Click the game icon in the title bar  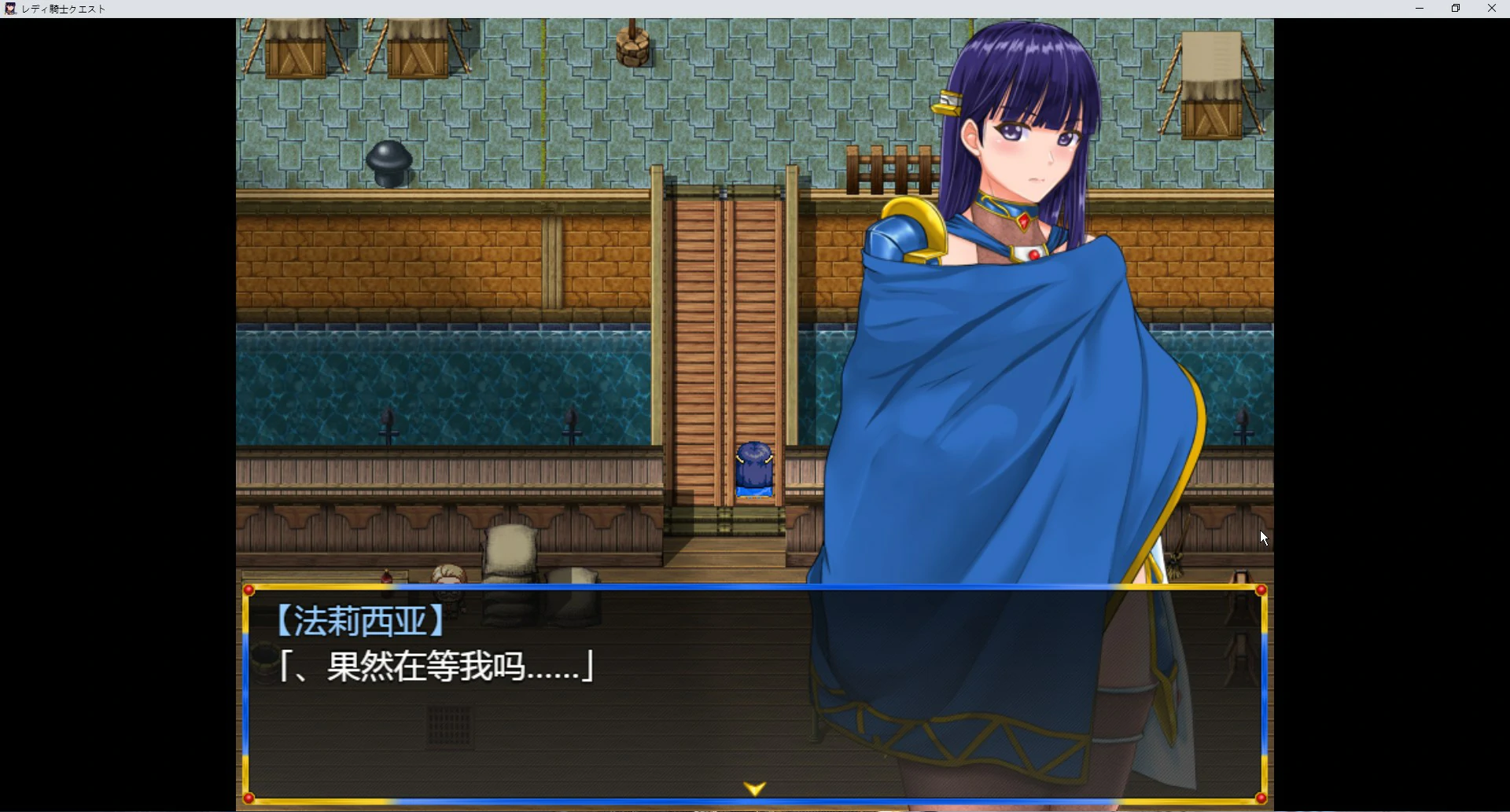pos(11,9)
